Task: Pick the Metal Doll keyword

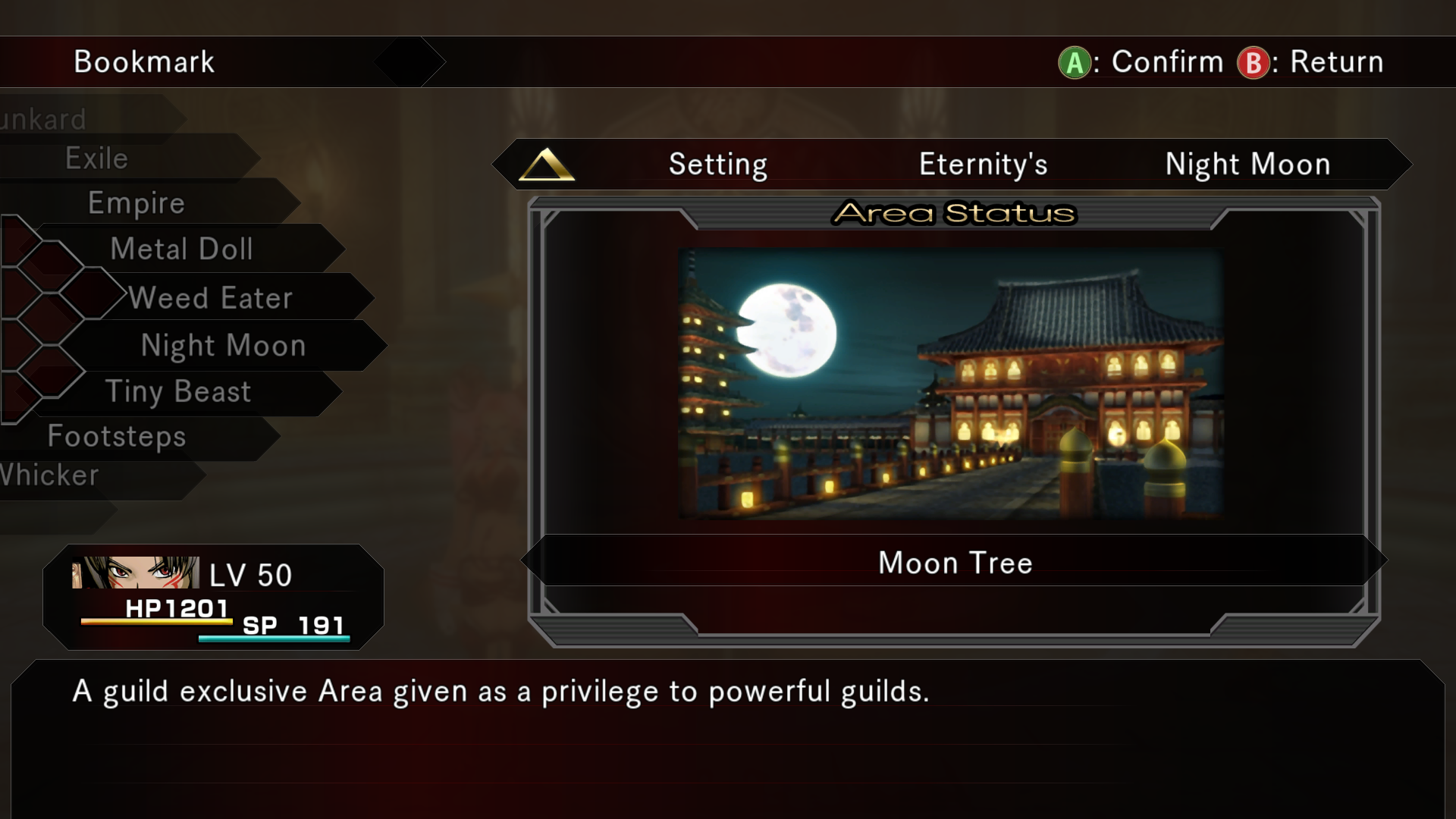Action: (x=182, y=249)
